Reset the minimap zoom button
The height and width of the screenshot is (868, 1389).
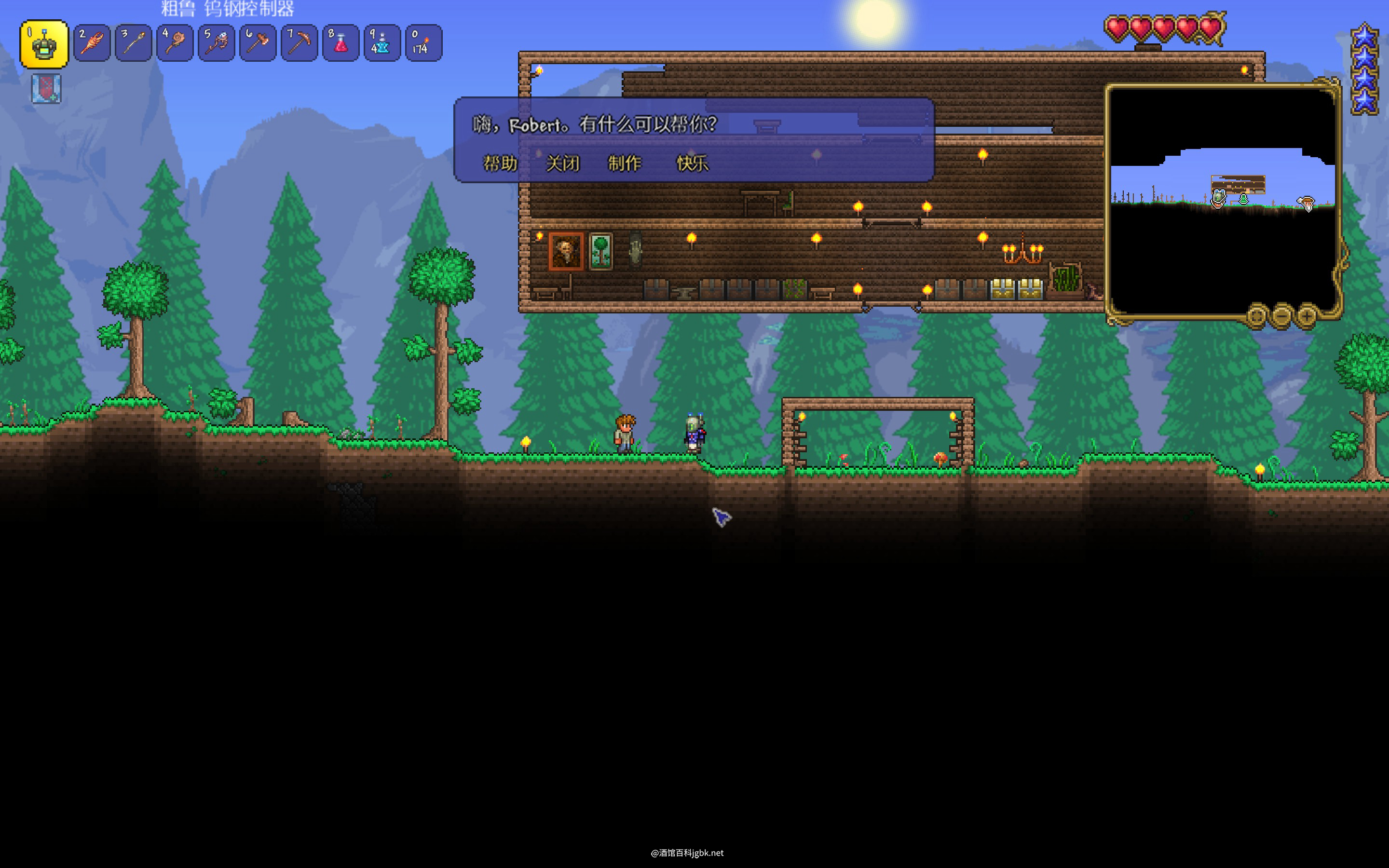point(1256,315)
